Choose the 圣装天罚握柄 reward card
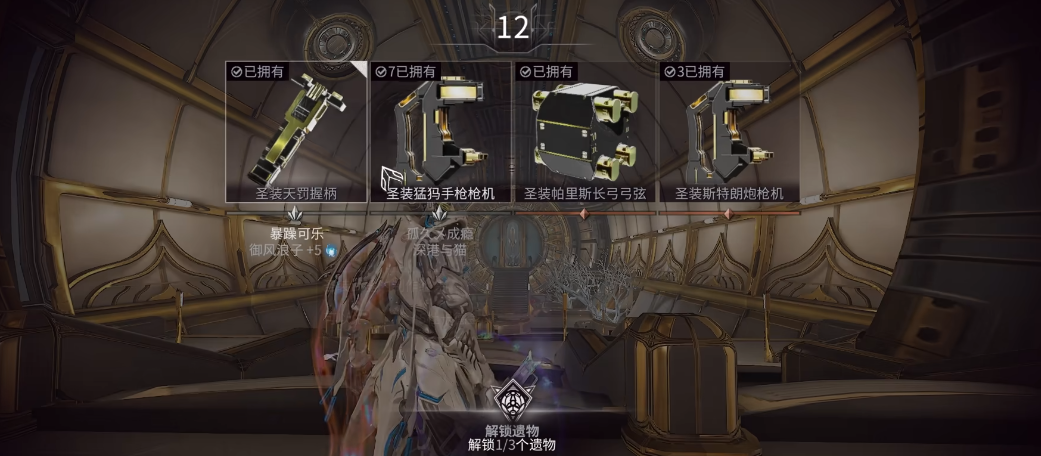 click(296, 131)
